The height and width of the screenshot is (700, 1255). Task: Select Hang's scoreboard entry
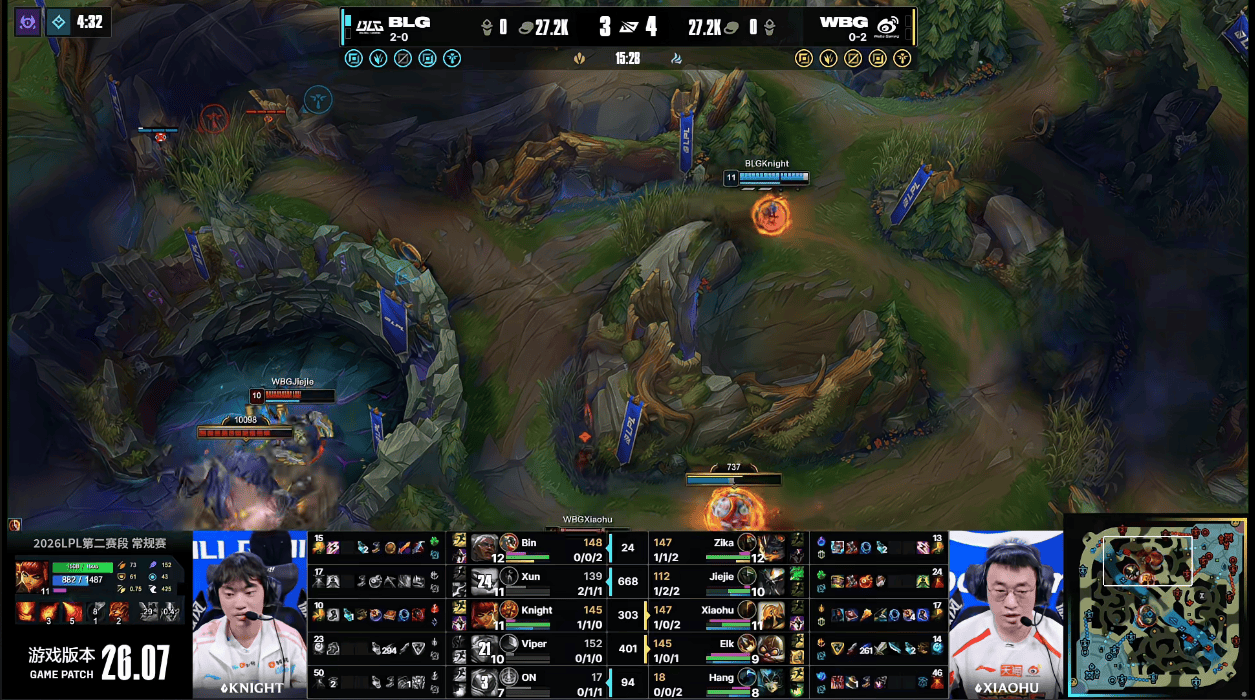722,683
